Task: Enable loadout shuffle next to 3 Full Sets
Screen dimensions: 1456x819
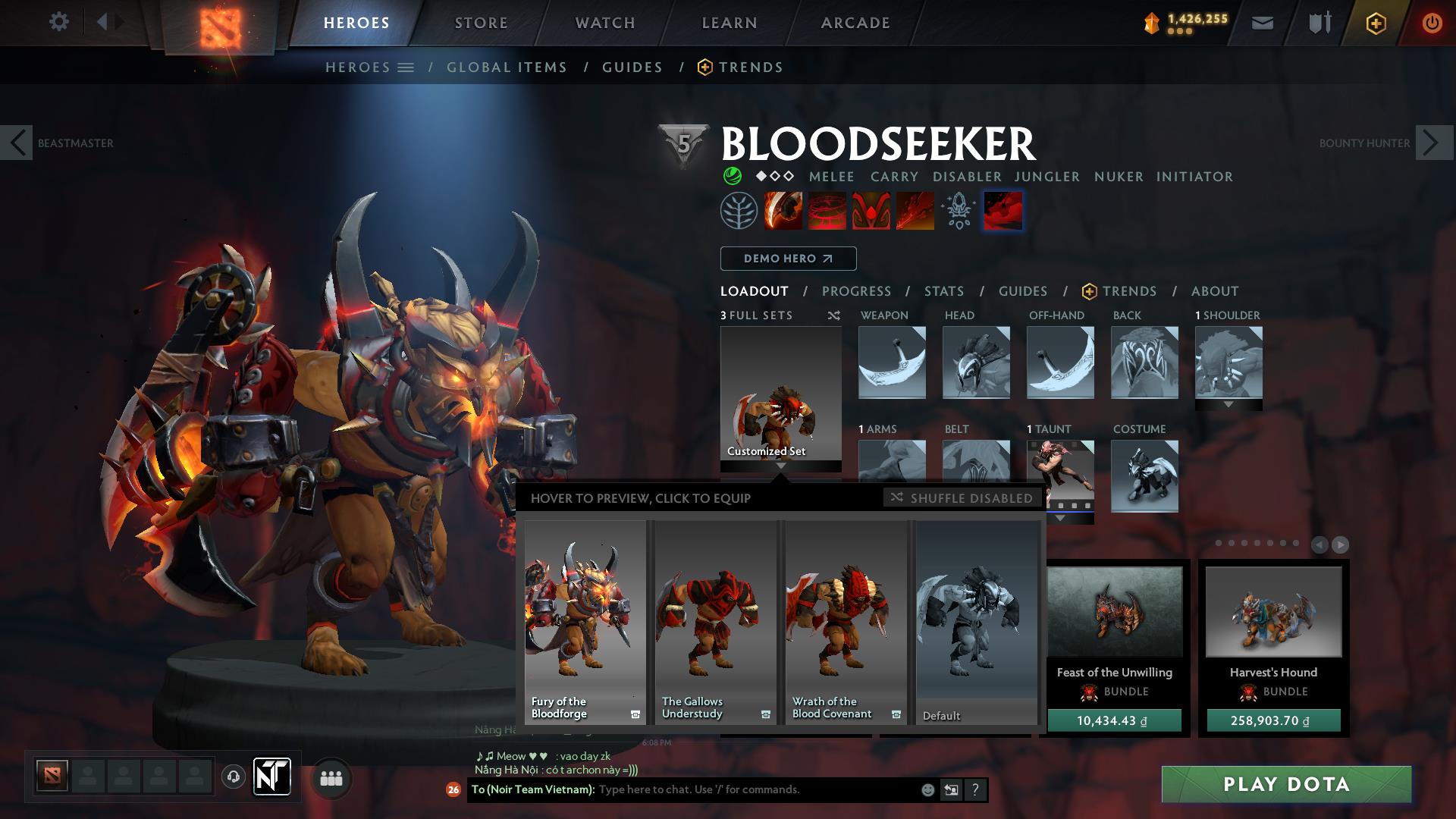Action: [x=833, y=315]
